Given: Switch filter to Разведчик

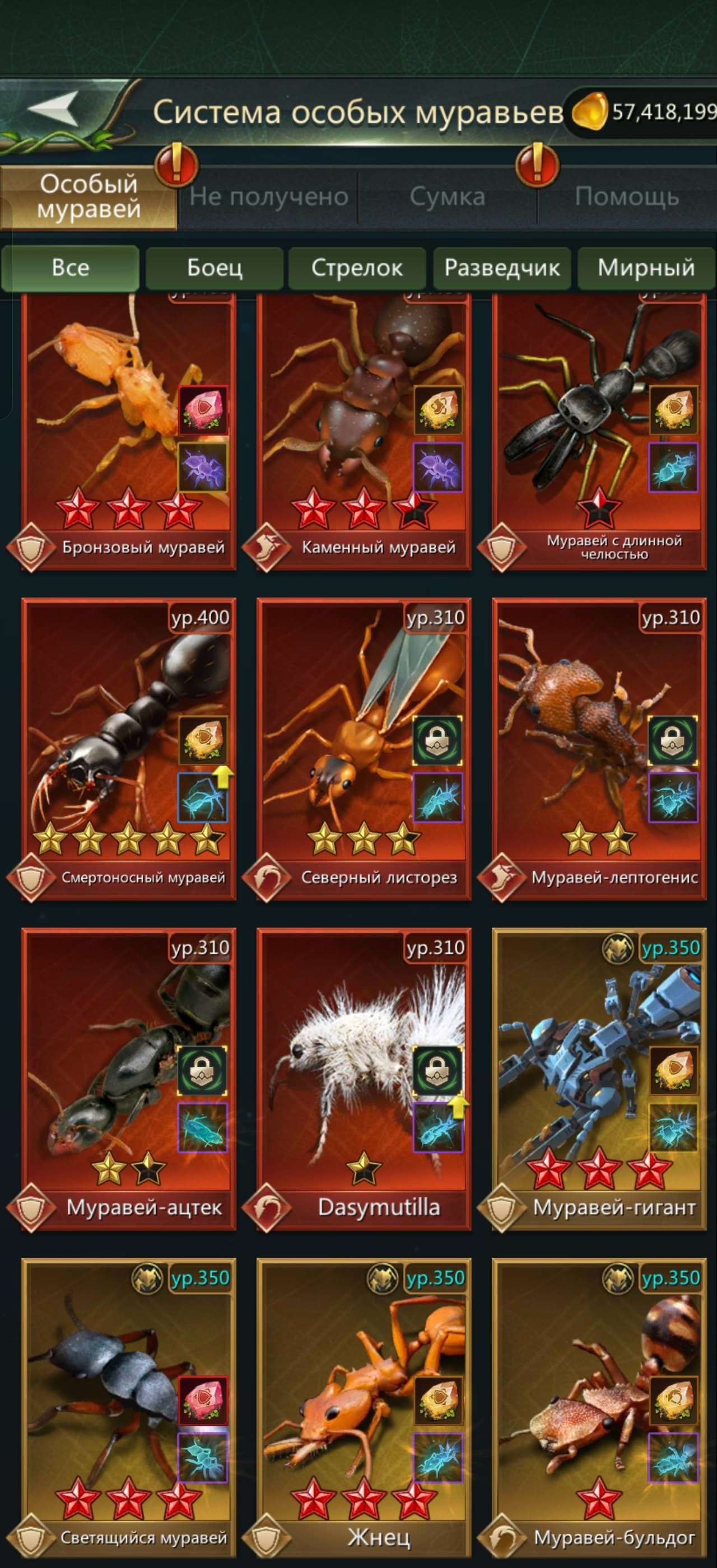Looking at the screenshot, I should [x=502, y=268].
